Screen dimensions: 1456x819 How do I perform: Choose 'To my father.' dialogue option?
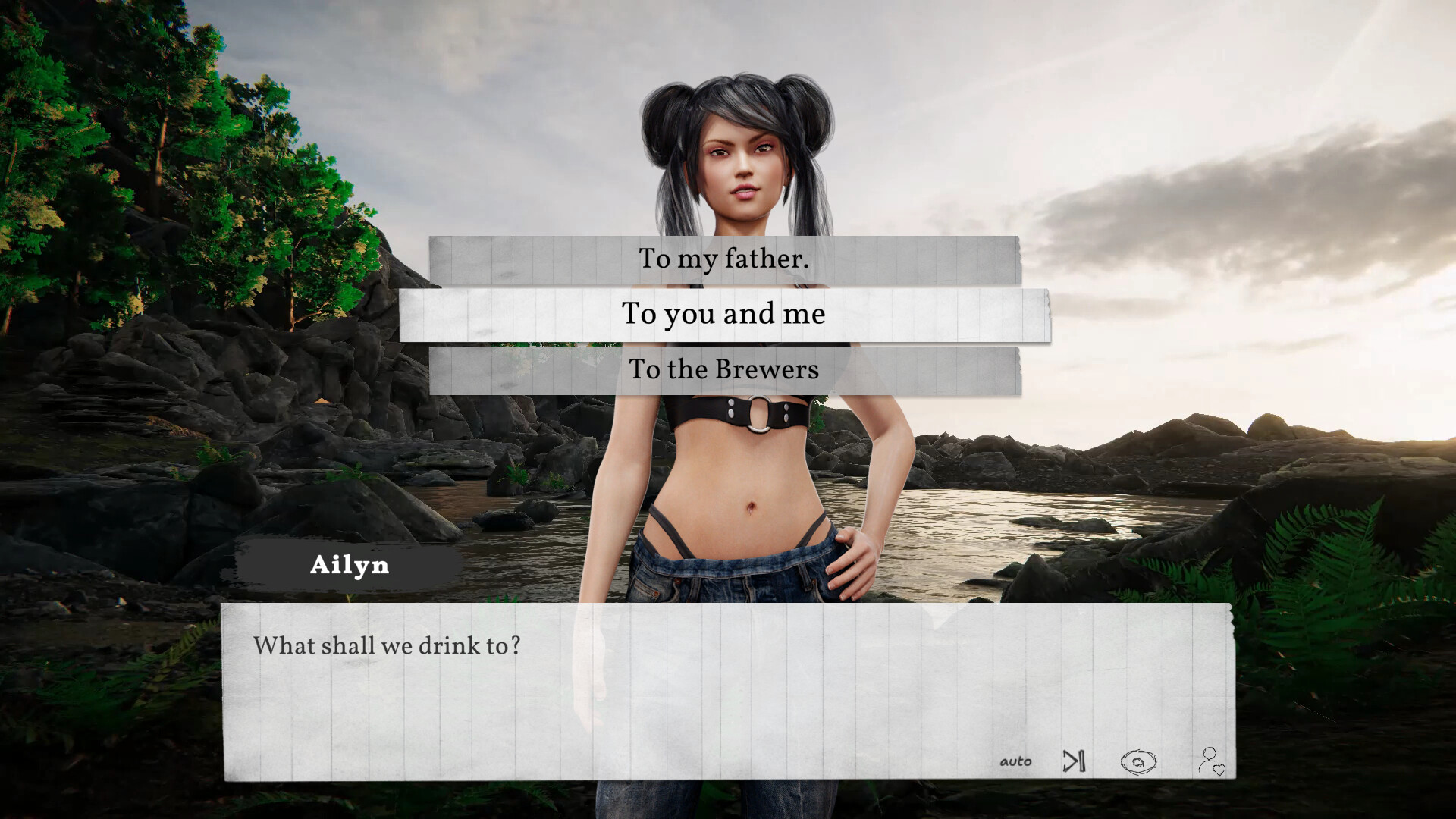724,259
